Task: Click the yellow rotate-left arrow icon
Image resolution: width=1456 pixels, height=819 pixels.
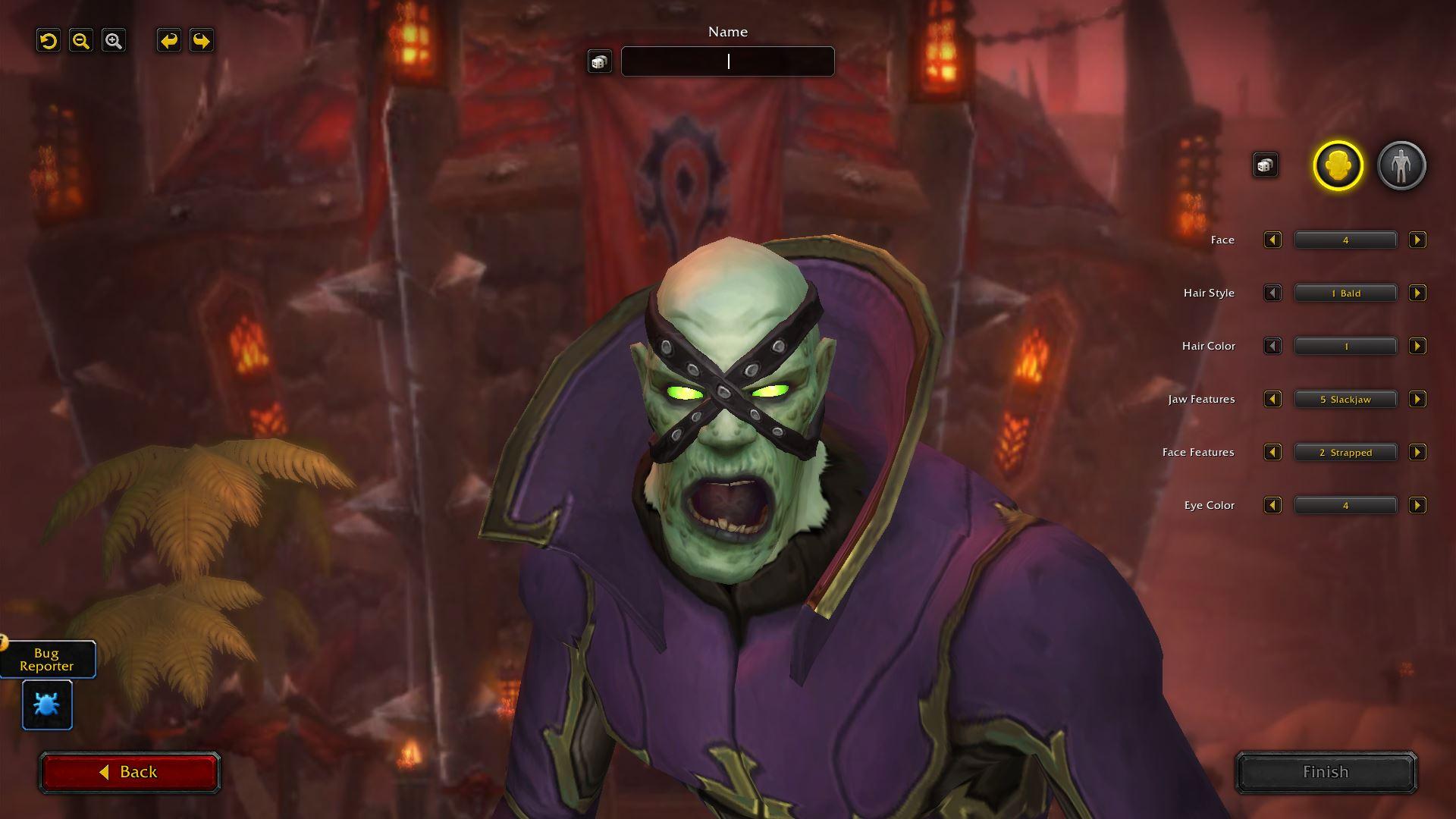Action: pos(168,41)
